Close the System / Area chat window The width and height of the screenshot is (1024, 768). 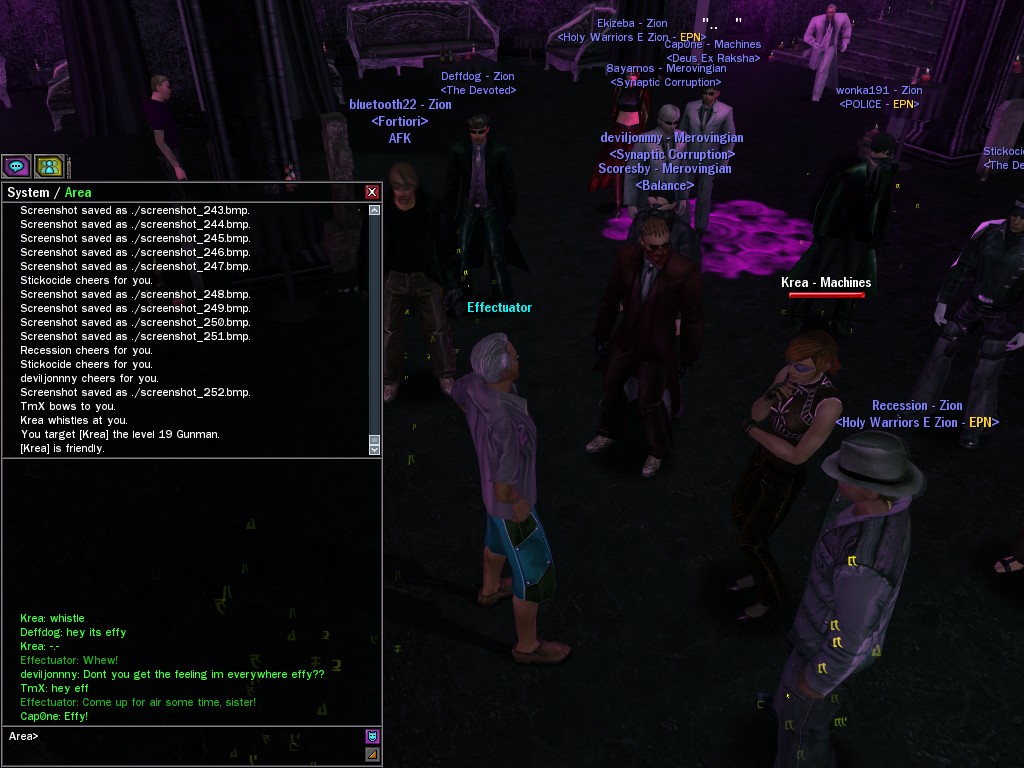pyautogui.click(x=372, y=192)
